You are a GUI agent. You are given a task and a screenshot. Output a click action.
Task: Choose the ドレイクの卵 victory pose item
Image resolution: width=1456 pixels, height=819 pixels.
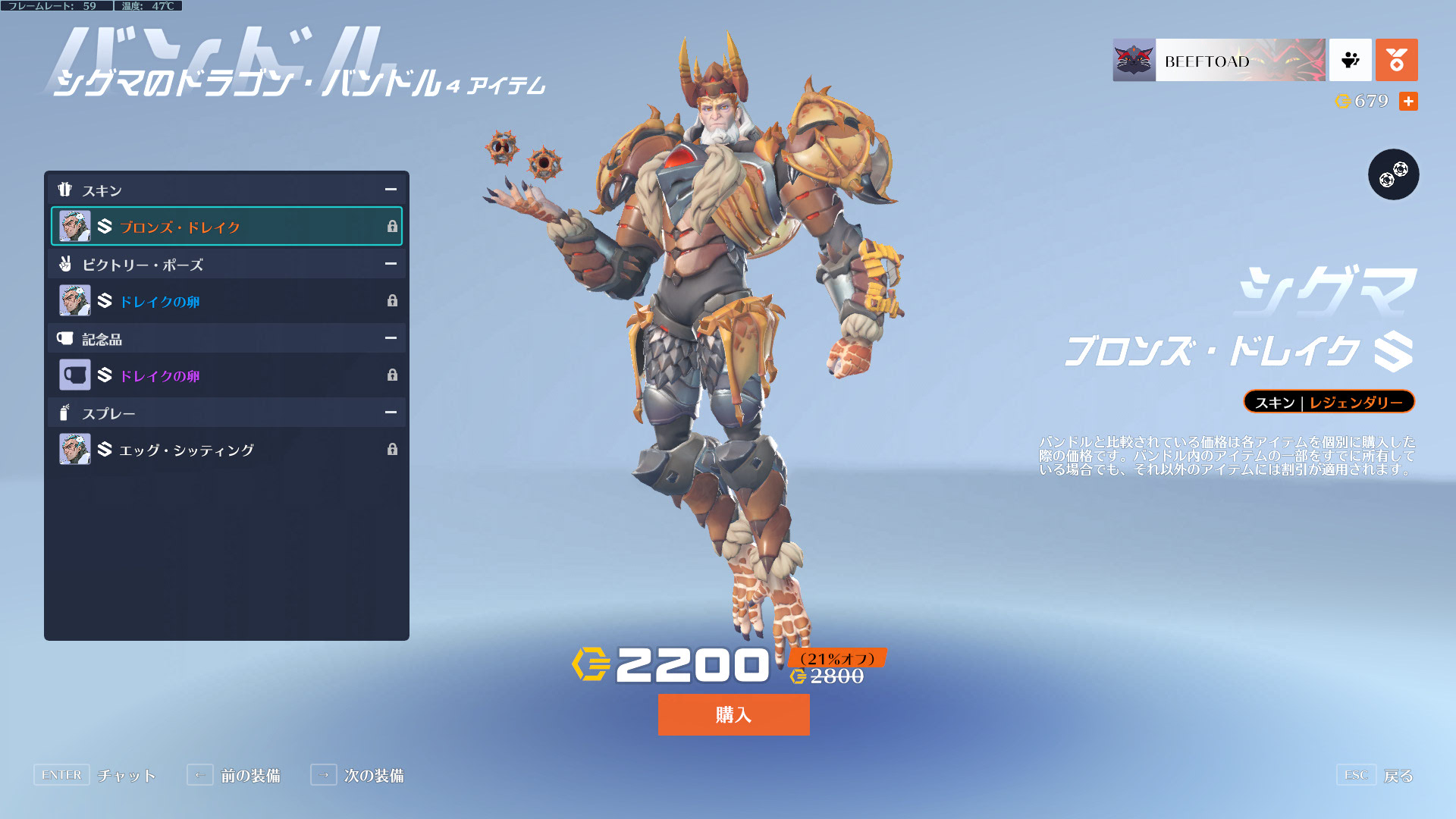[226, 301]
